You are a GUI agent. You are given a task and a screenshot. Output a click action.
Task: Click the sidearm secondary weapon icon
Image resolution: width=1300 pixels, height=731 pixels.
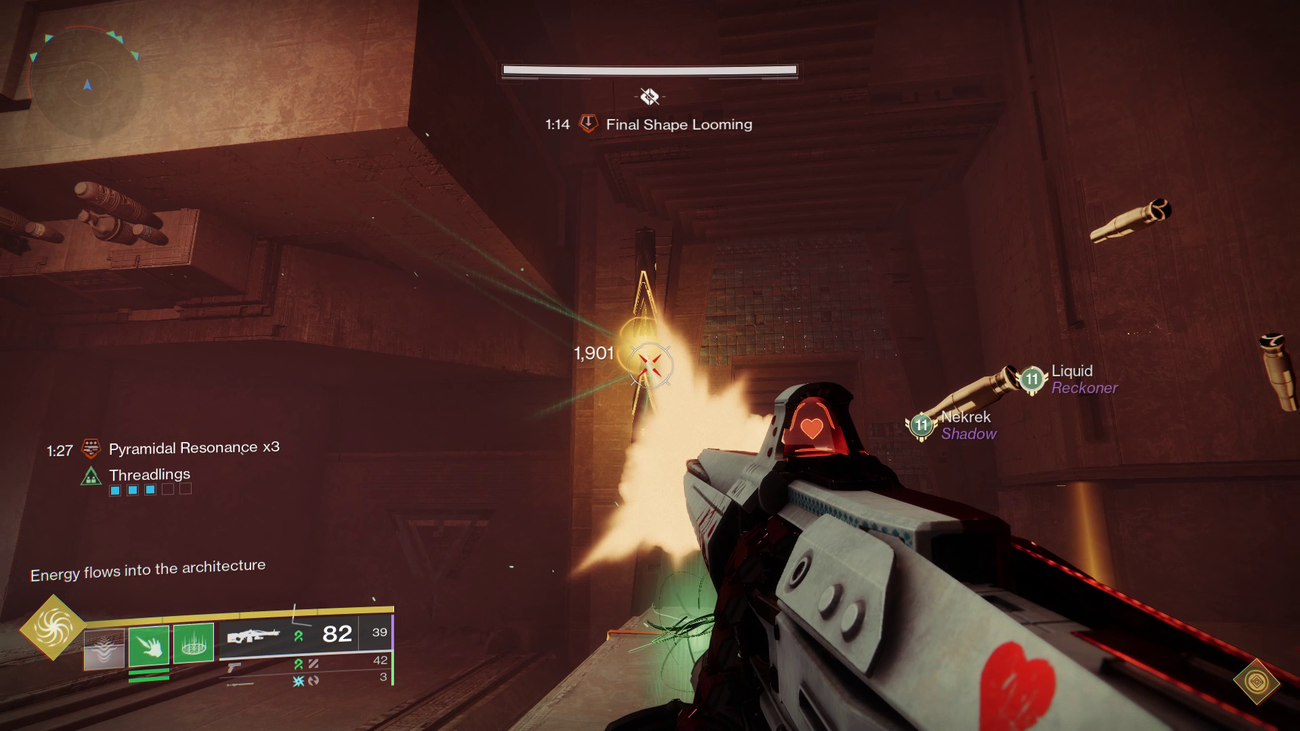coord(234,667)
